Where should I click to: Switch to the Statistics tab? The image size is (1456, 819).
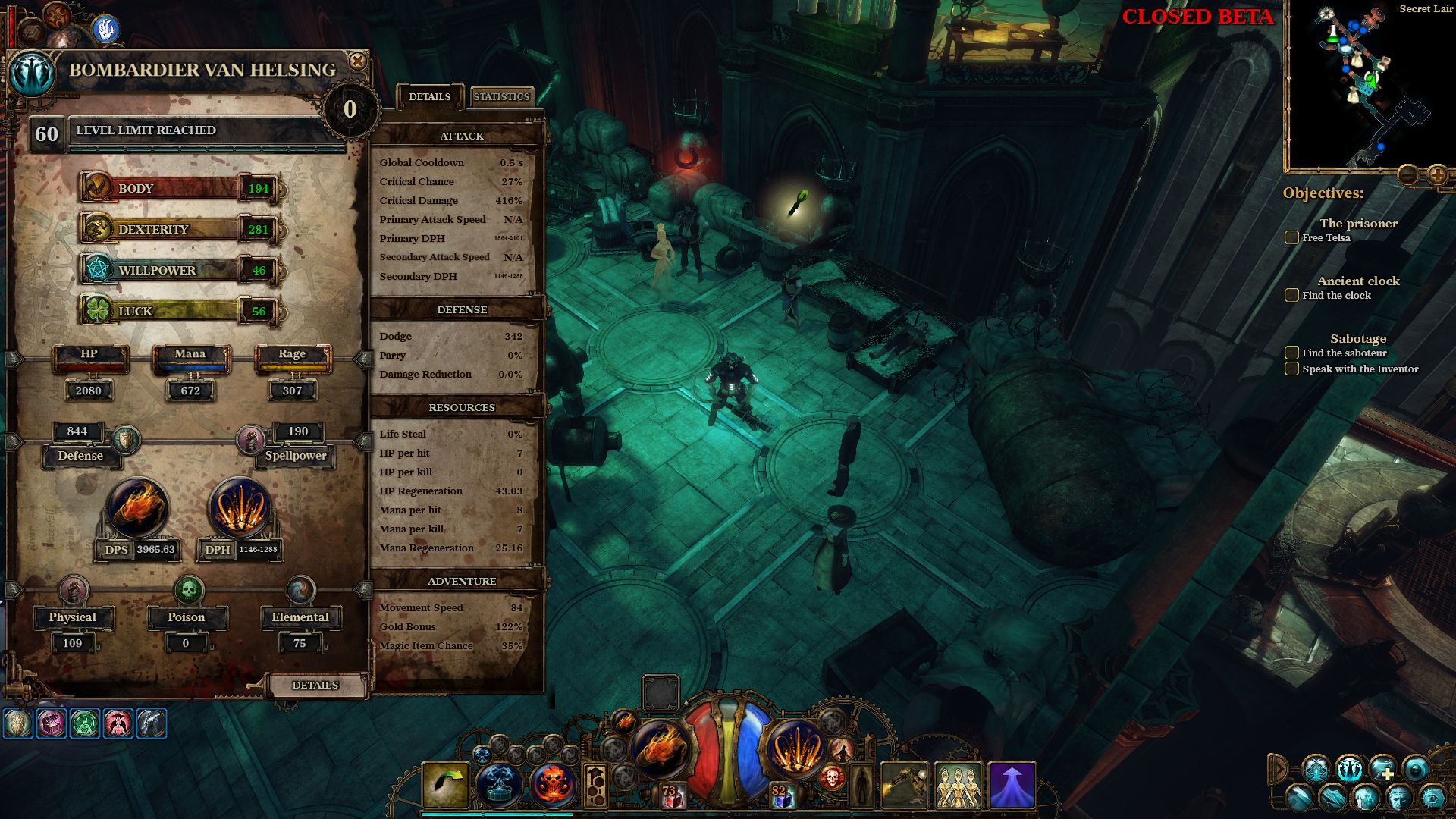click(501, 96)
